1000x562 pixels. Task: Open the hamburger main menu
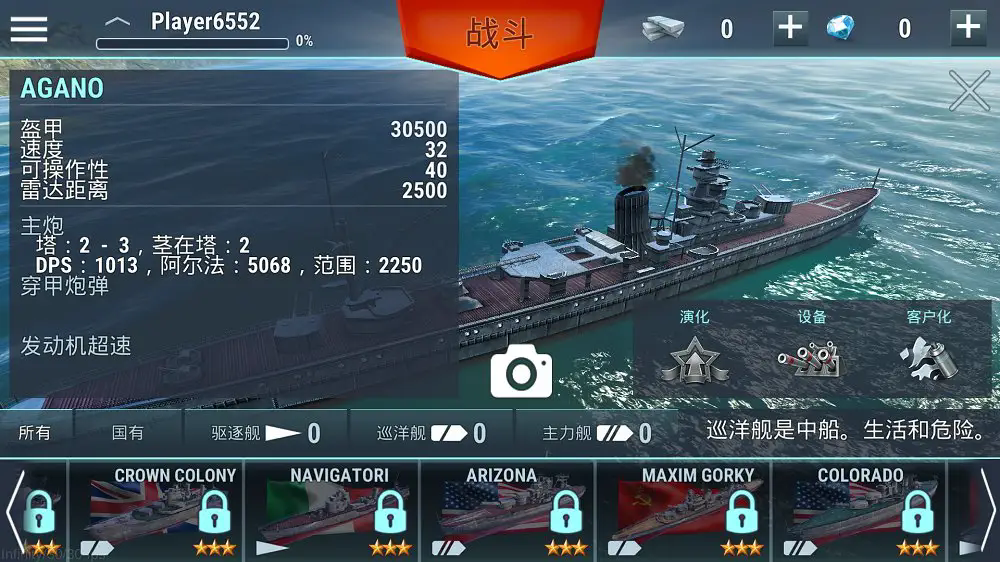tap(29, 27)
